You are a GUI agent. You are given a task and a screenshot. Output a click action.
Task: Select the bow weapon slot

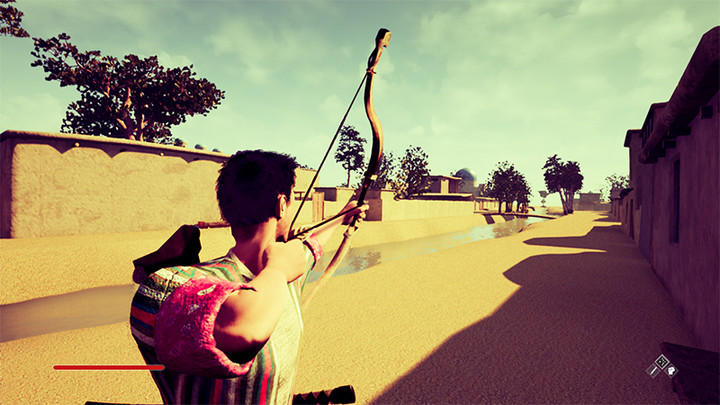pos(662,362)
